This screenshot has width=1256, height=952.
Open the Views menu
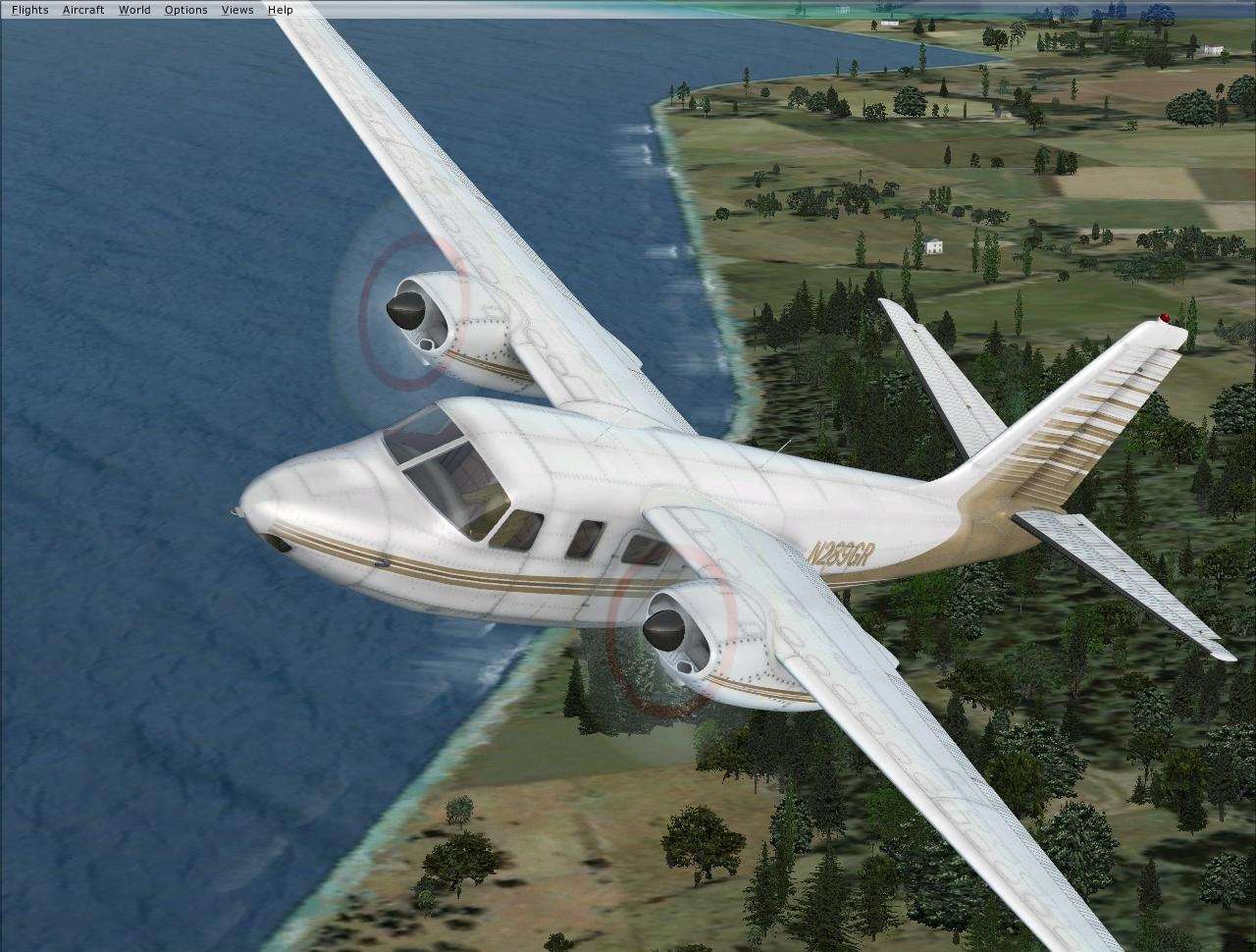click(x=236, y=9)
